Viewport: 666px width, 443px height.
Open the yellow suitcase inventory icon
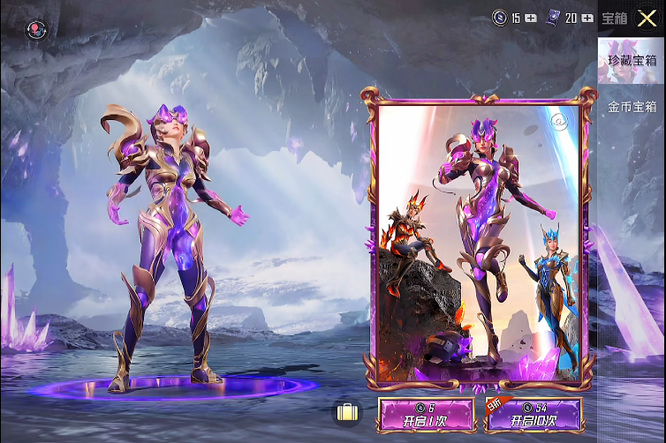347,412
